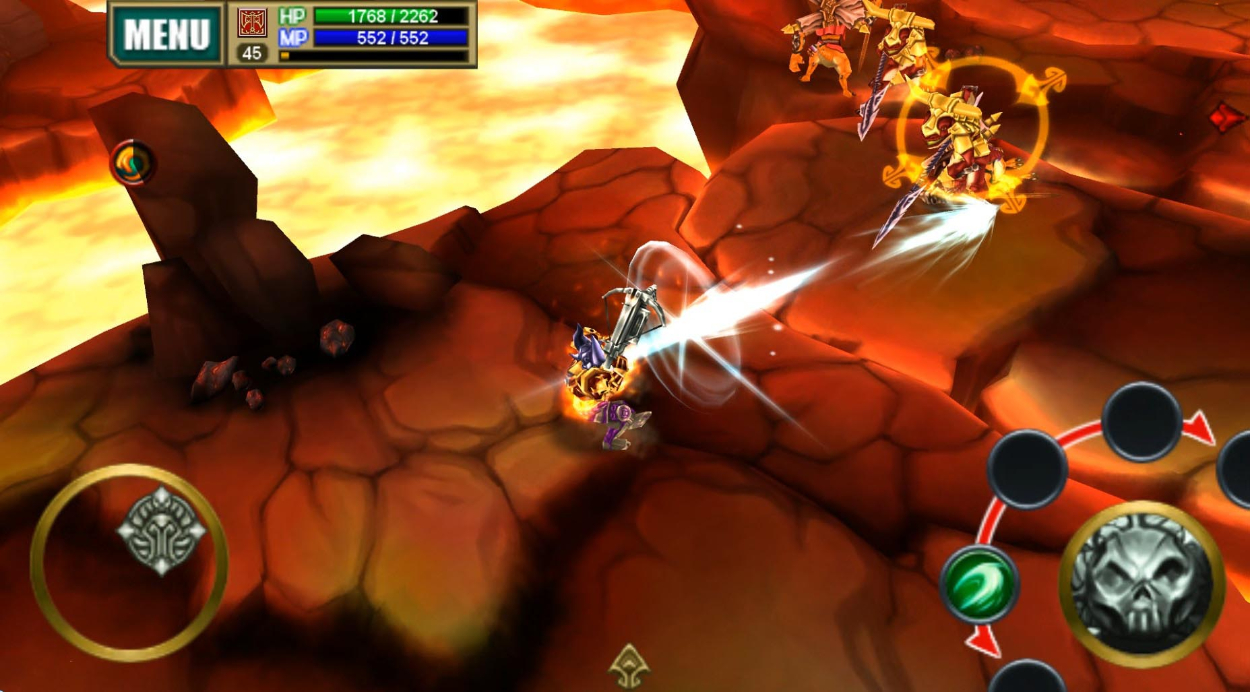Expand the gold arrow tab at bottom
The height and width of the screenshot is (692, 1250).
[628, 666]
